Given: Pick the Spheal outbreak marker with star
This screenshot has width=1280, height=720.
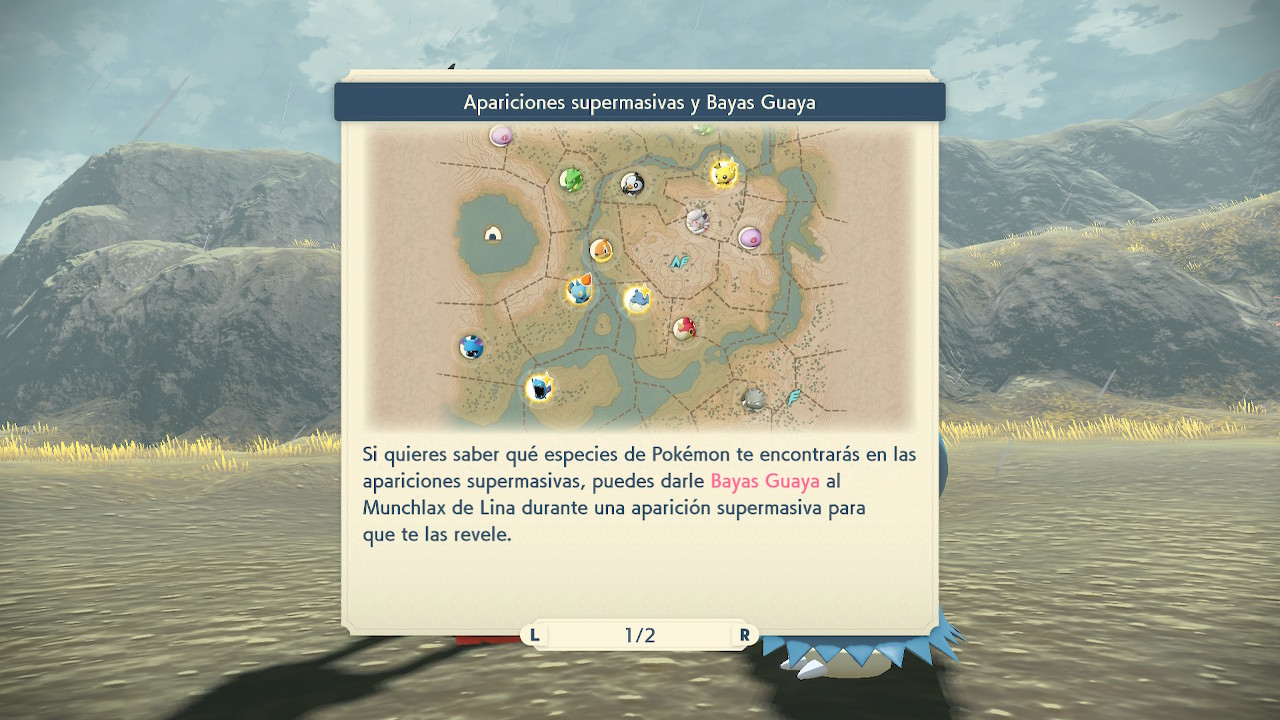Looking at the screenshot, I should click(637, 299).
